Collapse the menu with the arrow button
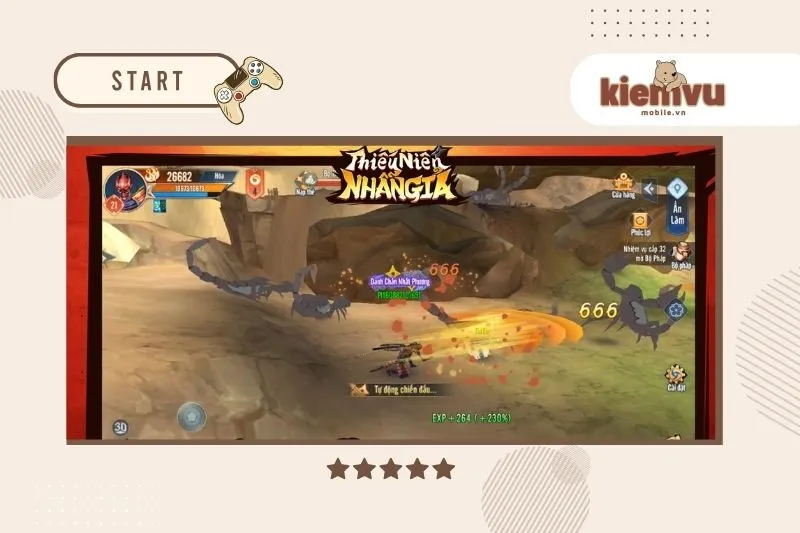The width and height of the screenshot is (800, 533). pyautogui.click(x=650, y=187)
